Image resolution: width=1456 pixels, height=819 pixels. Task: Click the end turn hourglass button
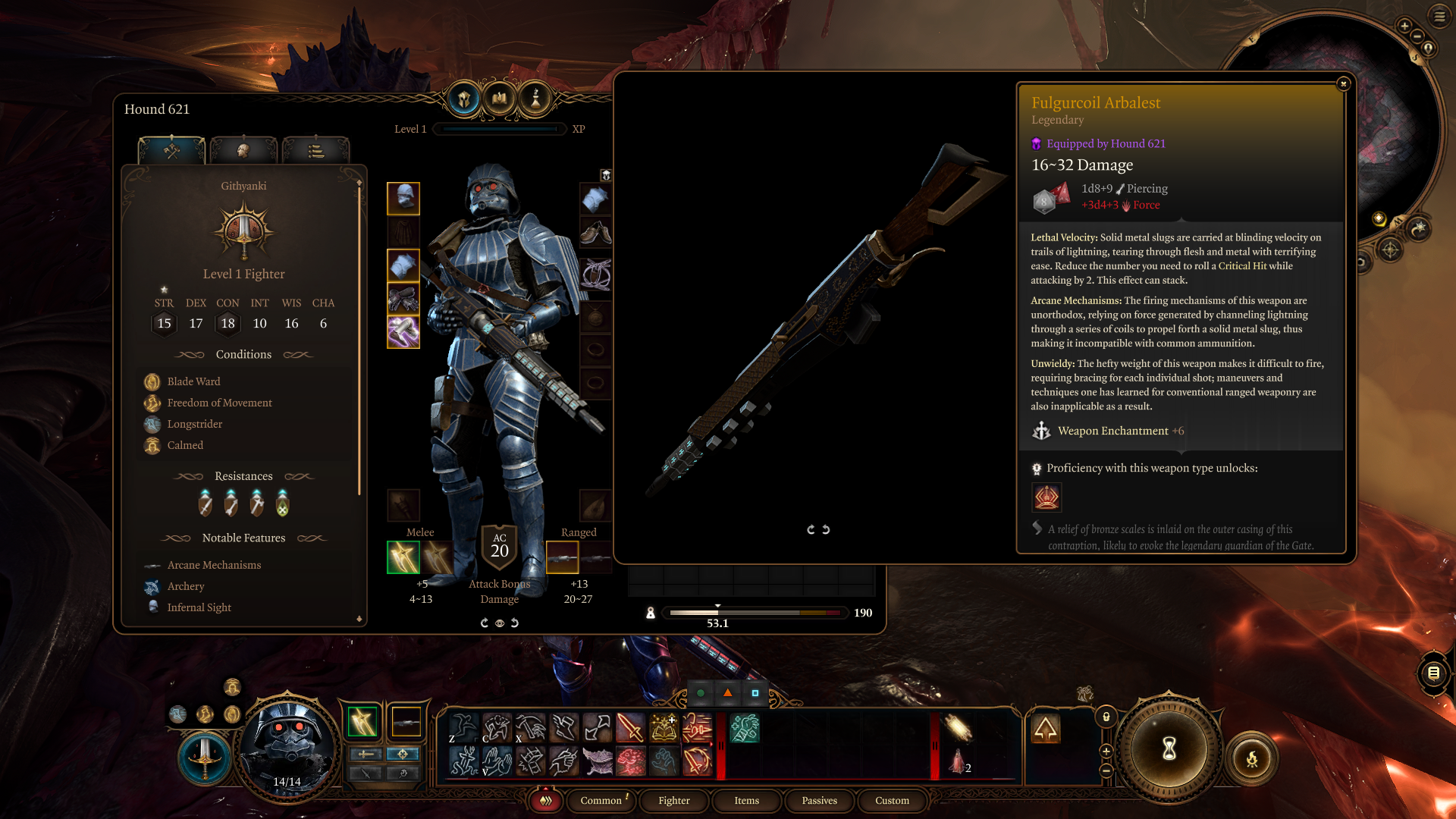point(1169,749)
